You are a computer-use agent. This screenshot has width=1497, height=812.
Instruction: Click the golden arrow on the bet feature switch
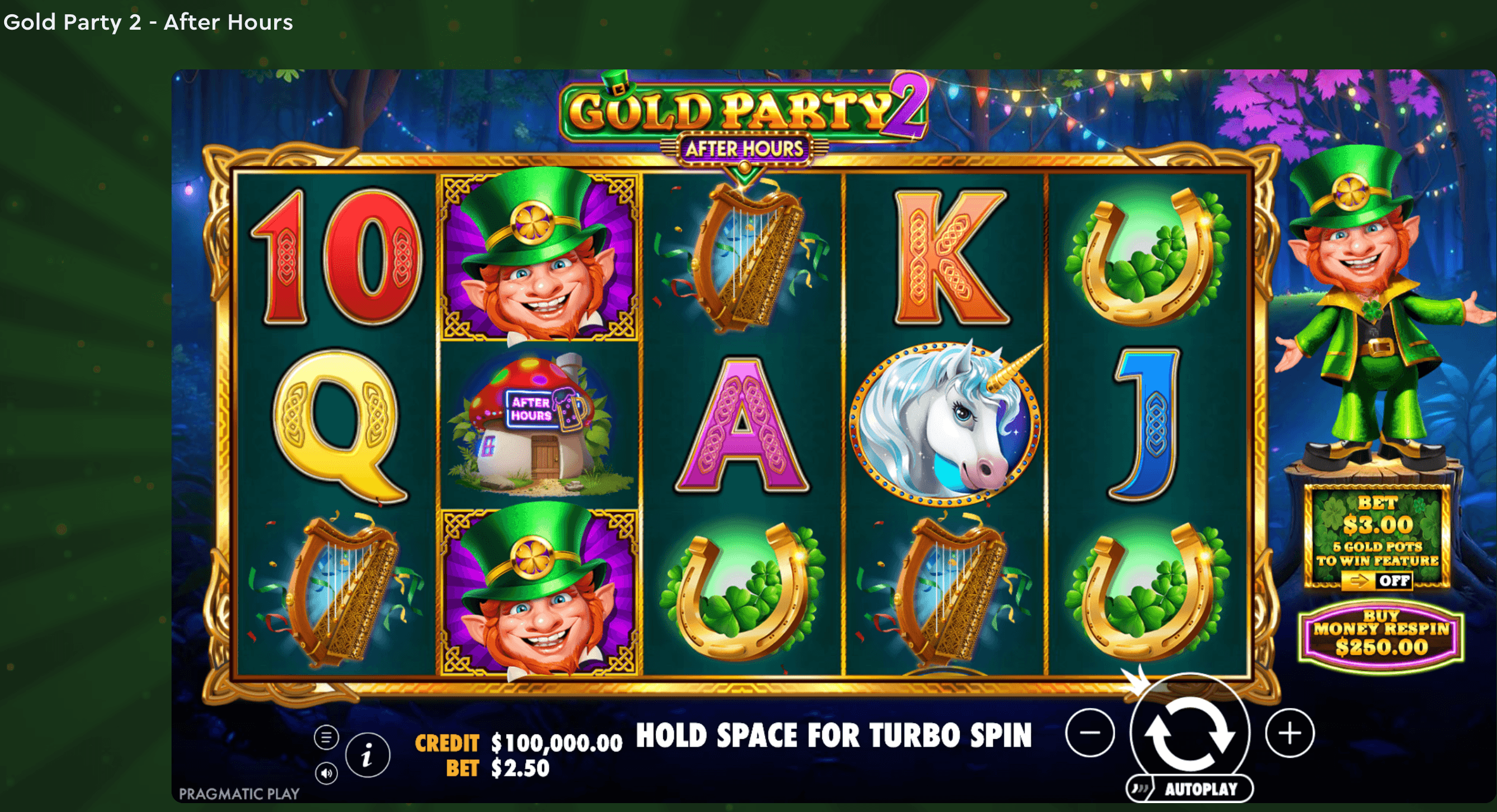coord(1360,580)
